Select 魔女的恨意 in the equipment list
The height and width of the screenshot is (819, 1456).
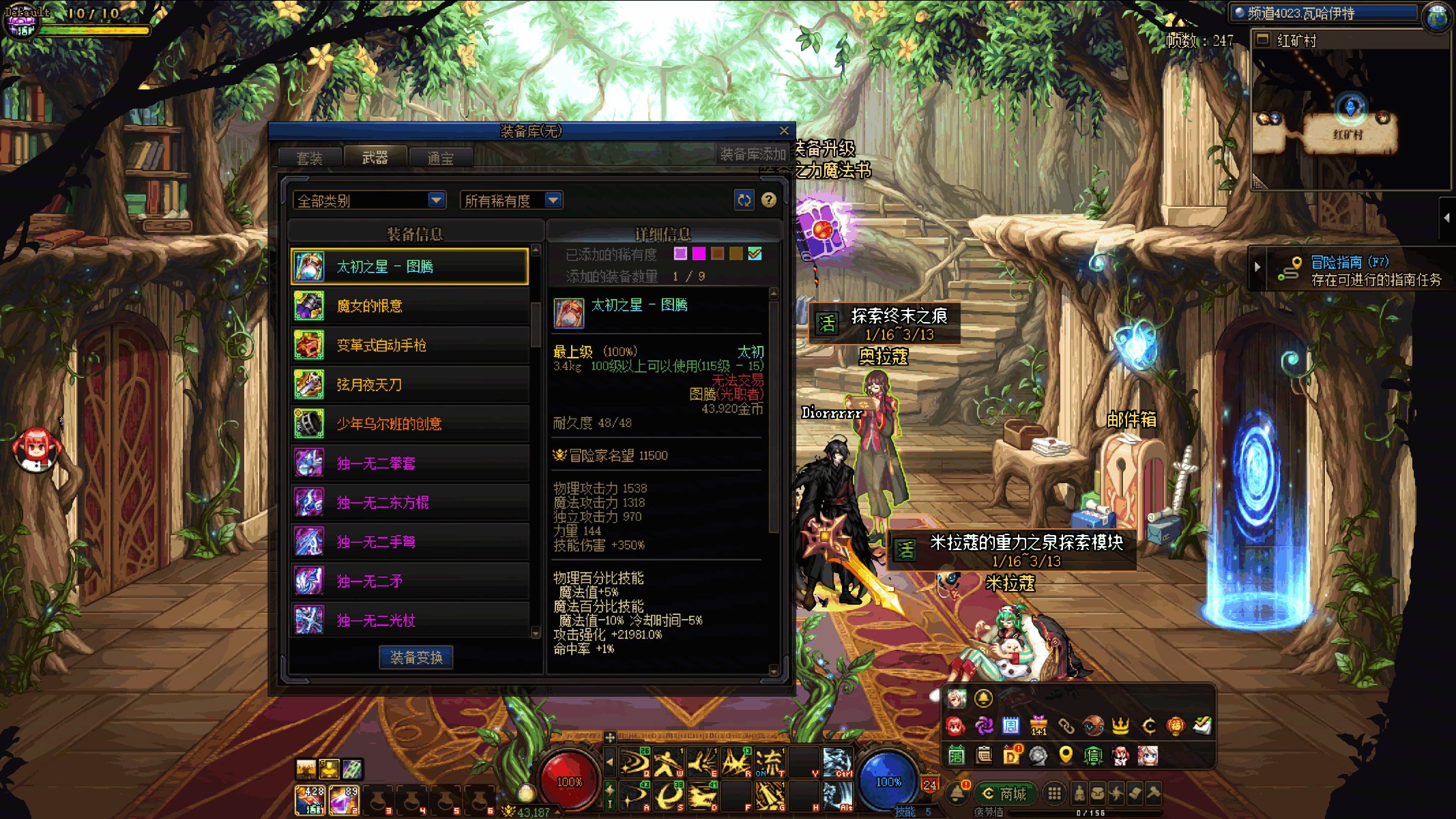[x=410, y=306]
